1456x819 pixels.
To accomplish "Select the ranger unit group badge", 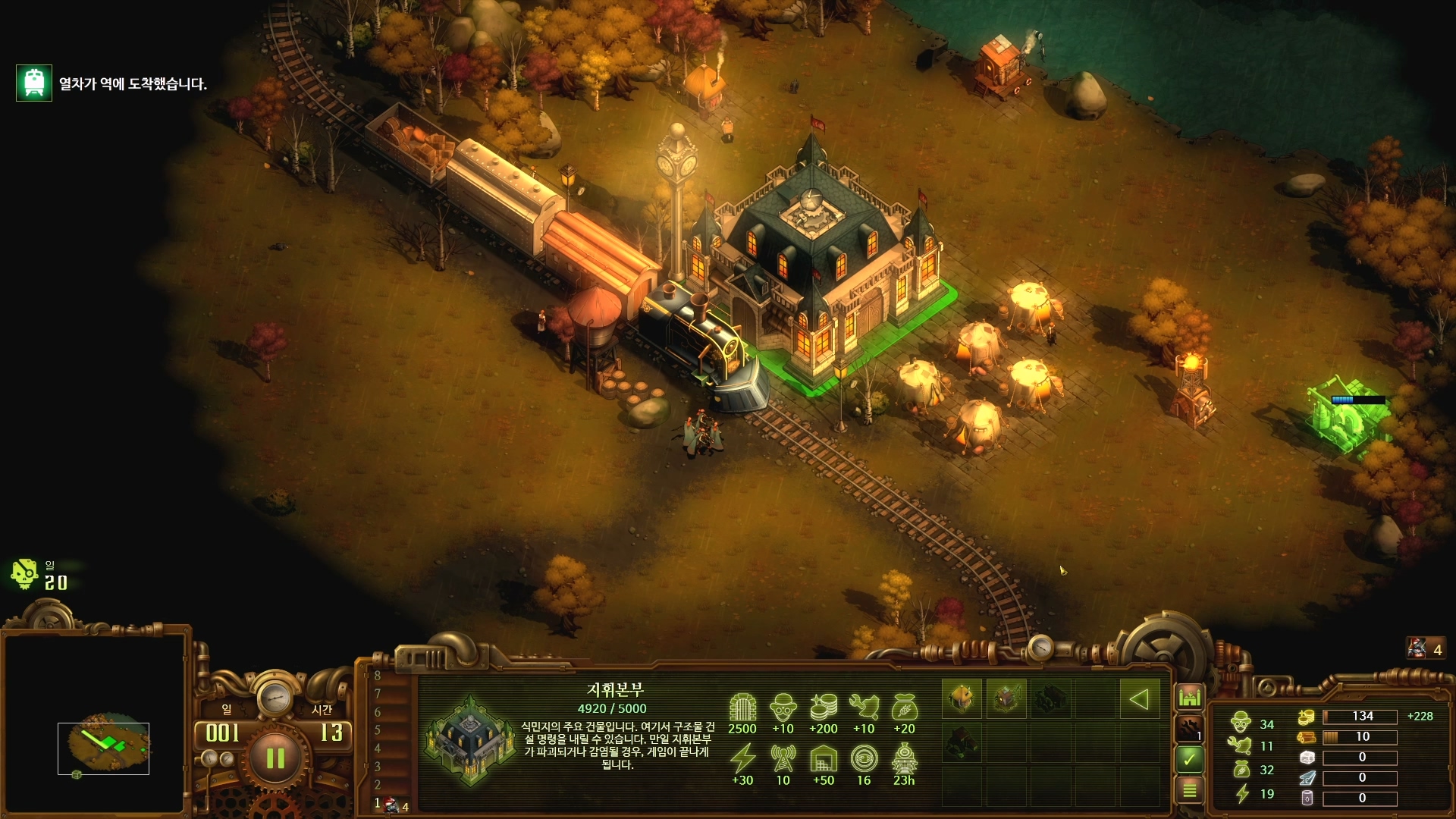I will pos(1426,648).
